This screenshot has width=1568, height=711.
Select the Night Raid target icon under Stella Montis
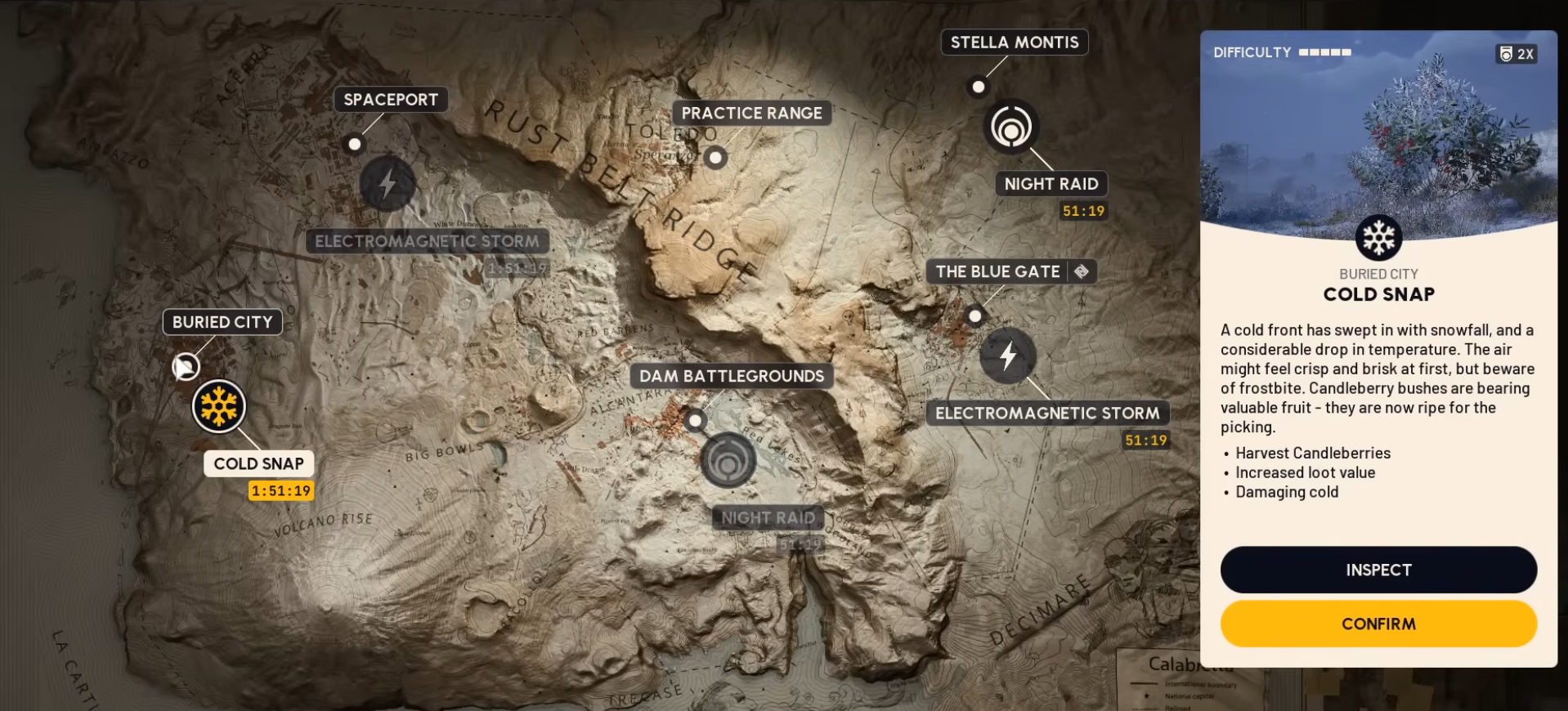[x=1013, y=127]
